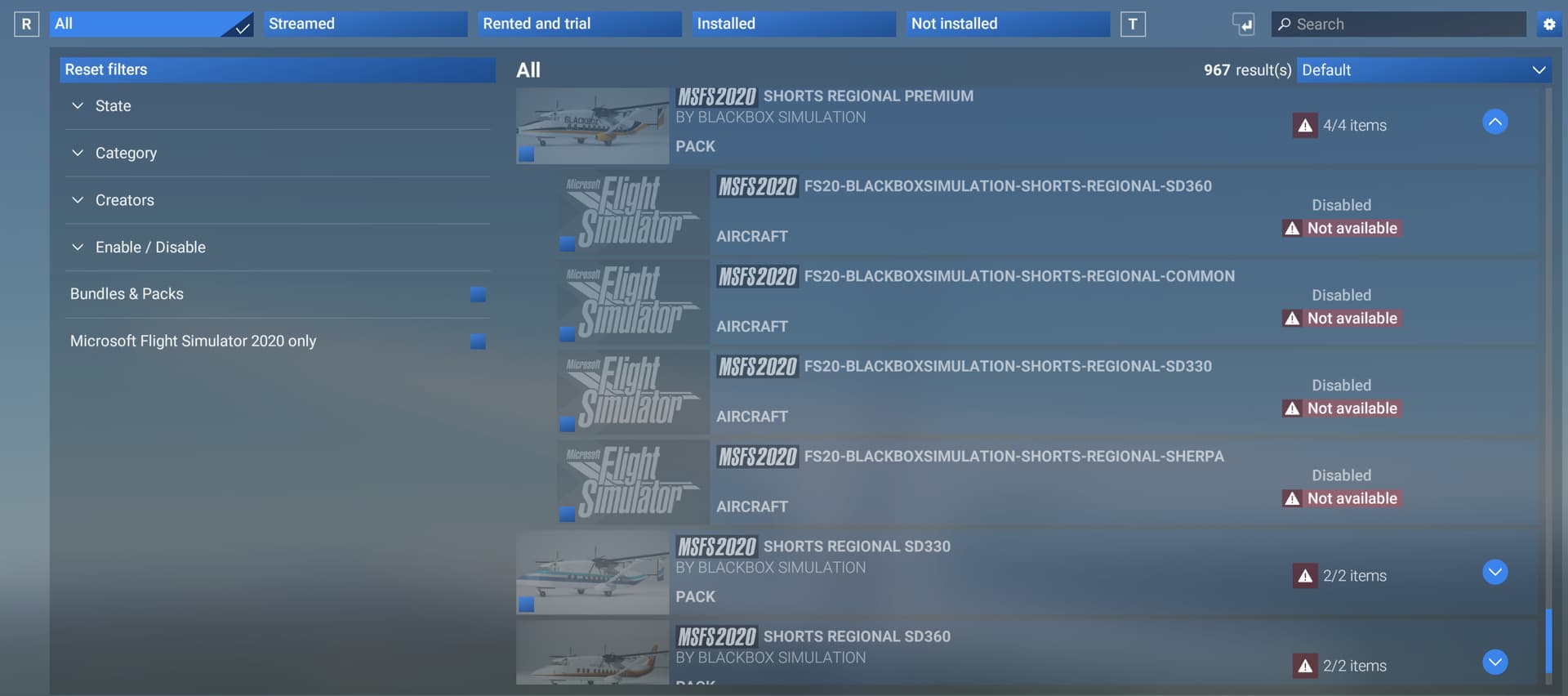Open the Default sort dropdown

point(1423,69)
